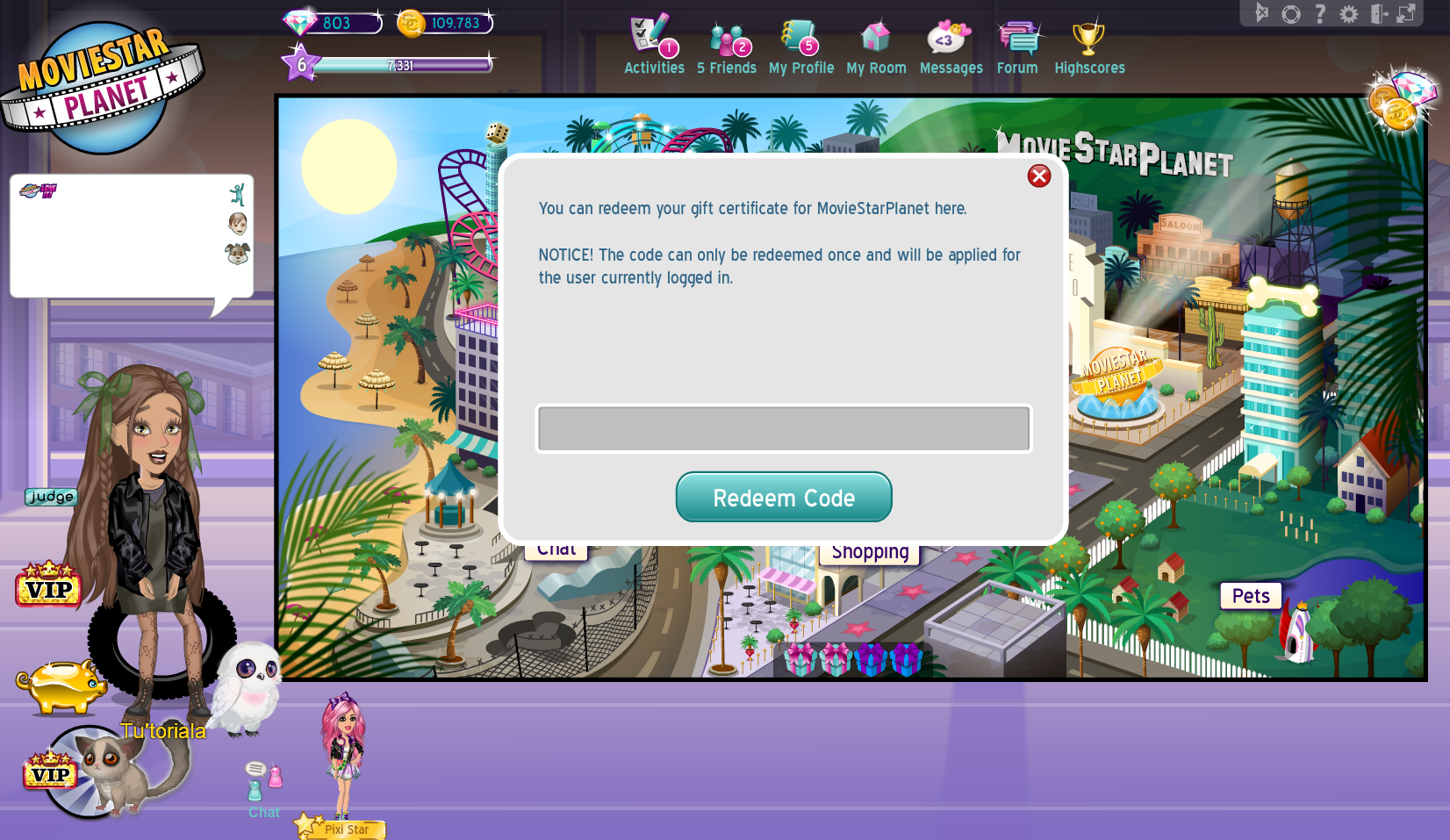Check your Messages
The height and width of the screenshot is (840, 1450).
point(951,39)
